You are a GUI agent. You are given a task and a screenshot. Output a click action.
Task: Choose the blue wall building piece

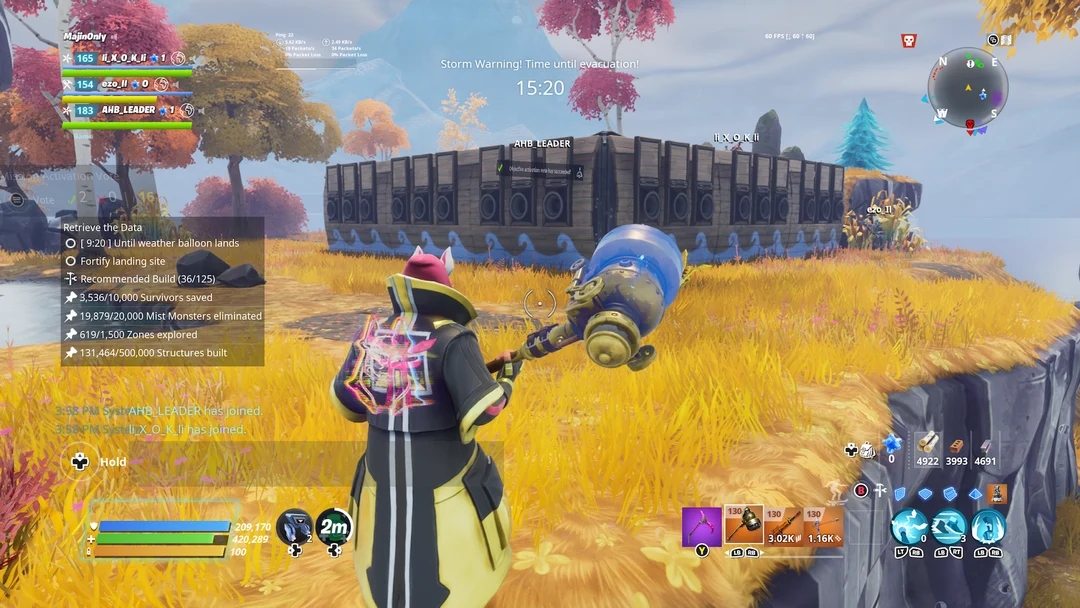[x=900, y=493]
